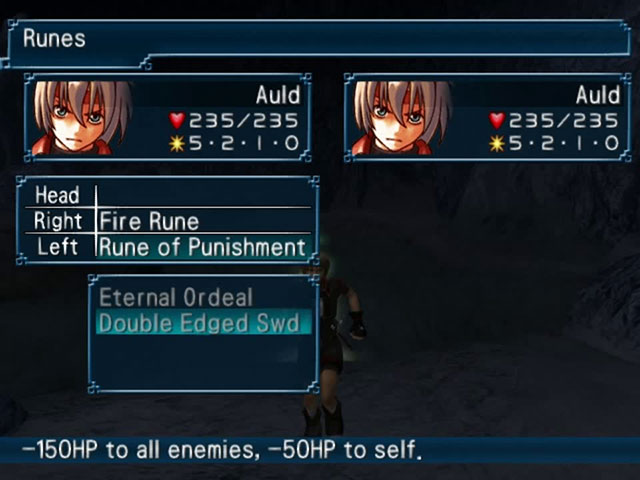The image size is (640, 480).
Task: Select the empty Head rune slot
Action: 200,195
